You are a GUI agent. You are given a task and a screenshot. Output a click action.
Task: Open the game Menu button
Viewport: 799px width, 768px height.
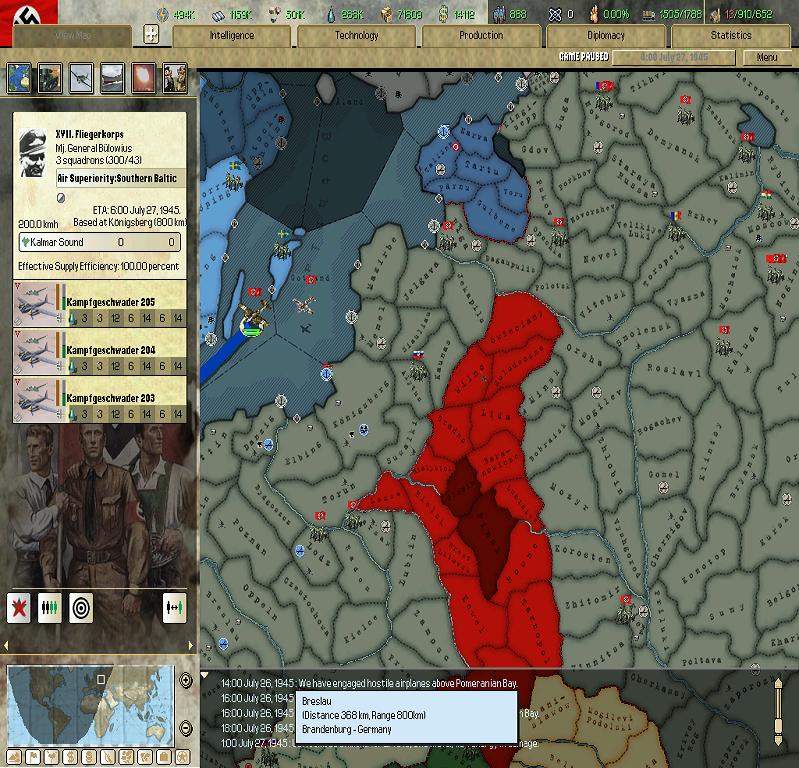(x=766, y=57)
